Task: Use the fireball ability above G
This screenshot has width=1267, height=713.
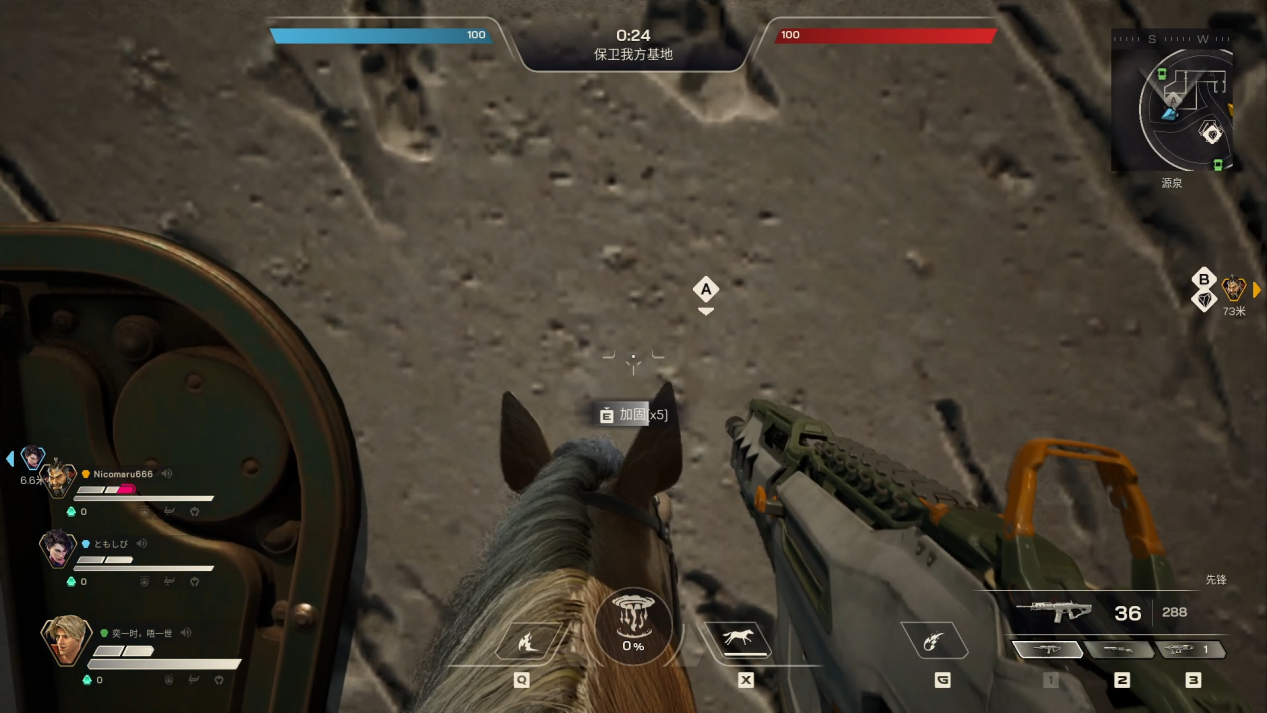Action: coord(935,641)
